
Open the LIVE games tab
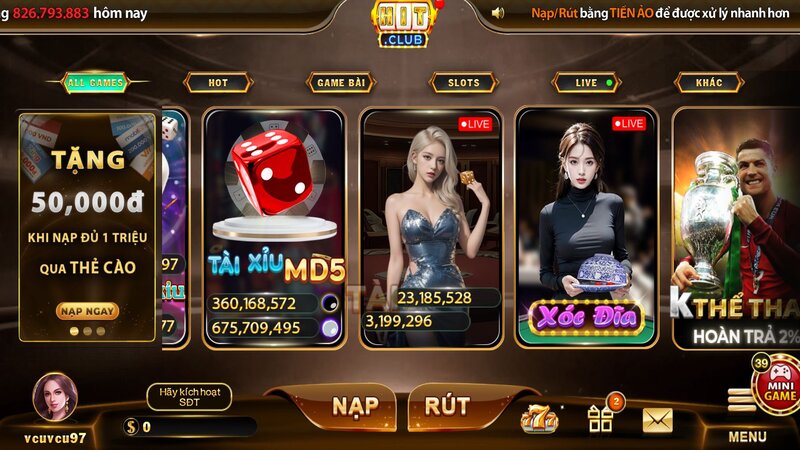point(587,83)
